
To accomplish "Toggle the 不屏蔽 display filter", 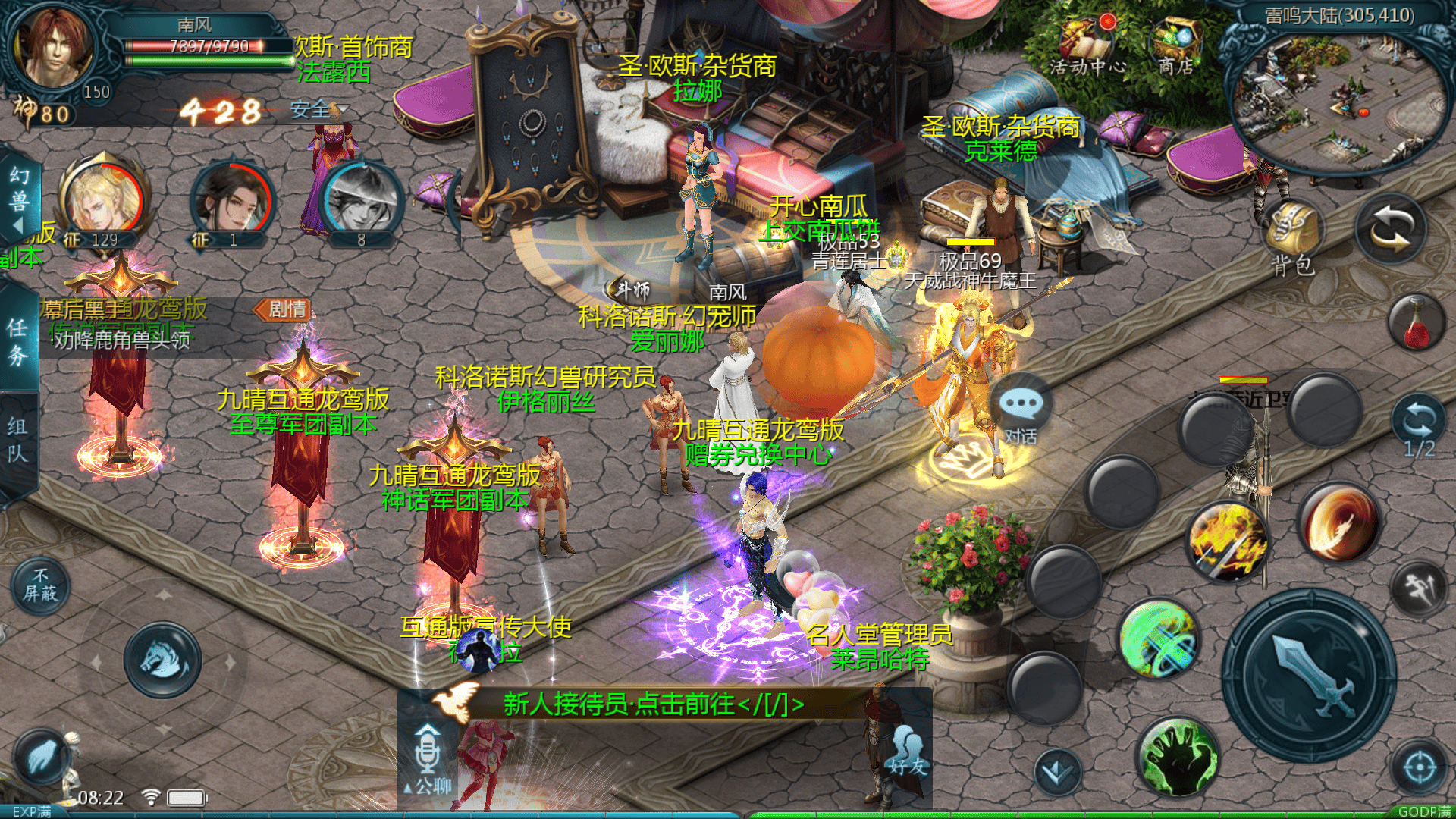I will point(40,585).
